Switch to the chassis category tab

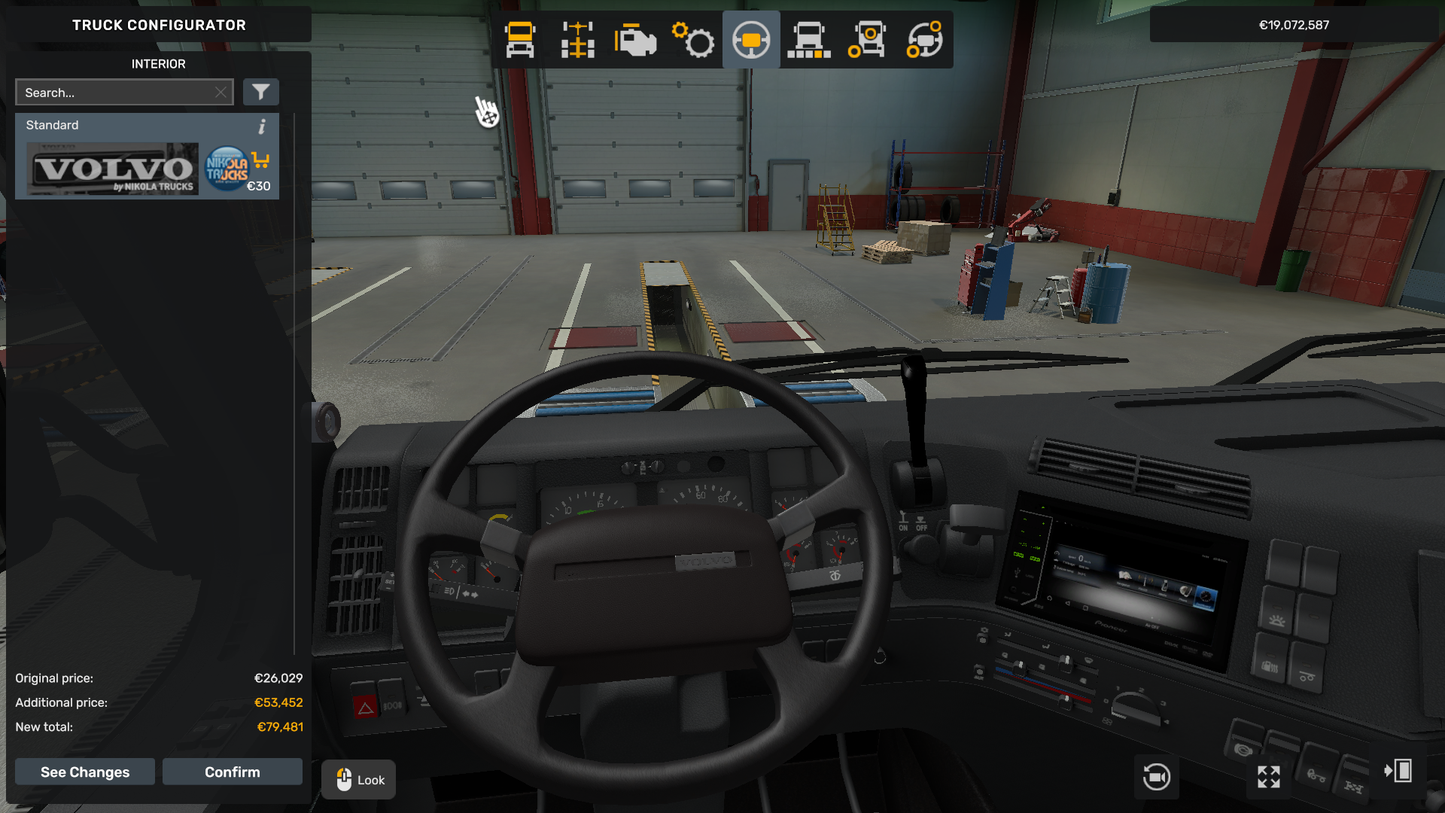pos(578,40)
